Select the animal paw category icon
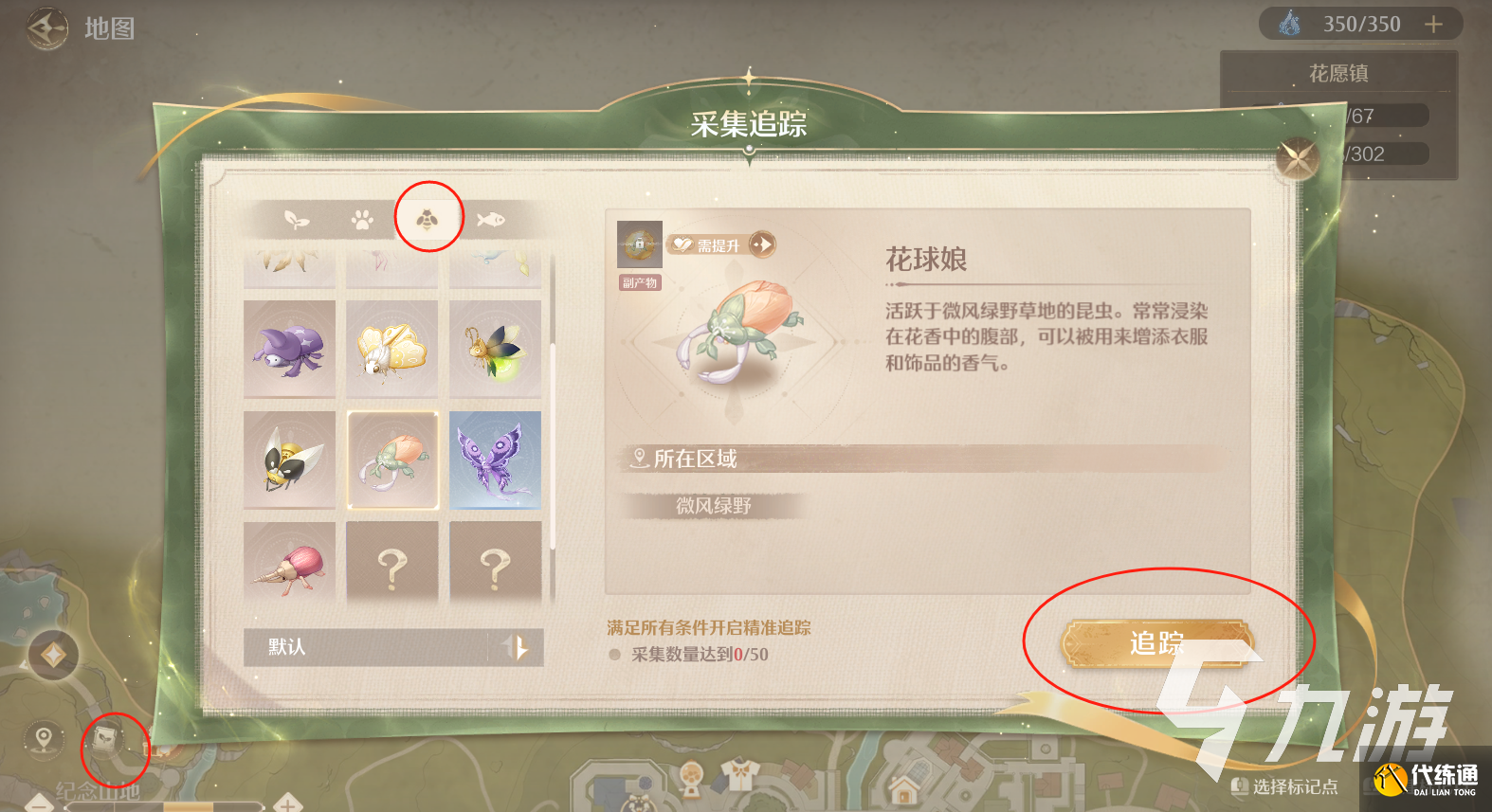 pos(363,218)
